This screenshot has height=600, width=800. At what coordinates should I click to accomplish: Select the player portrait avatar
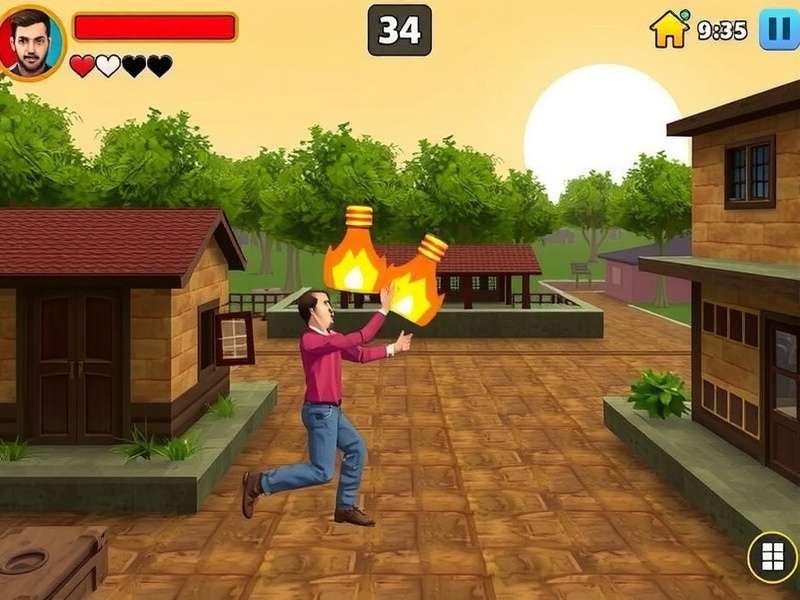pyautogui.click(x=31, y=41)
